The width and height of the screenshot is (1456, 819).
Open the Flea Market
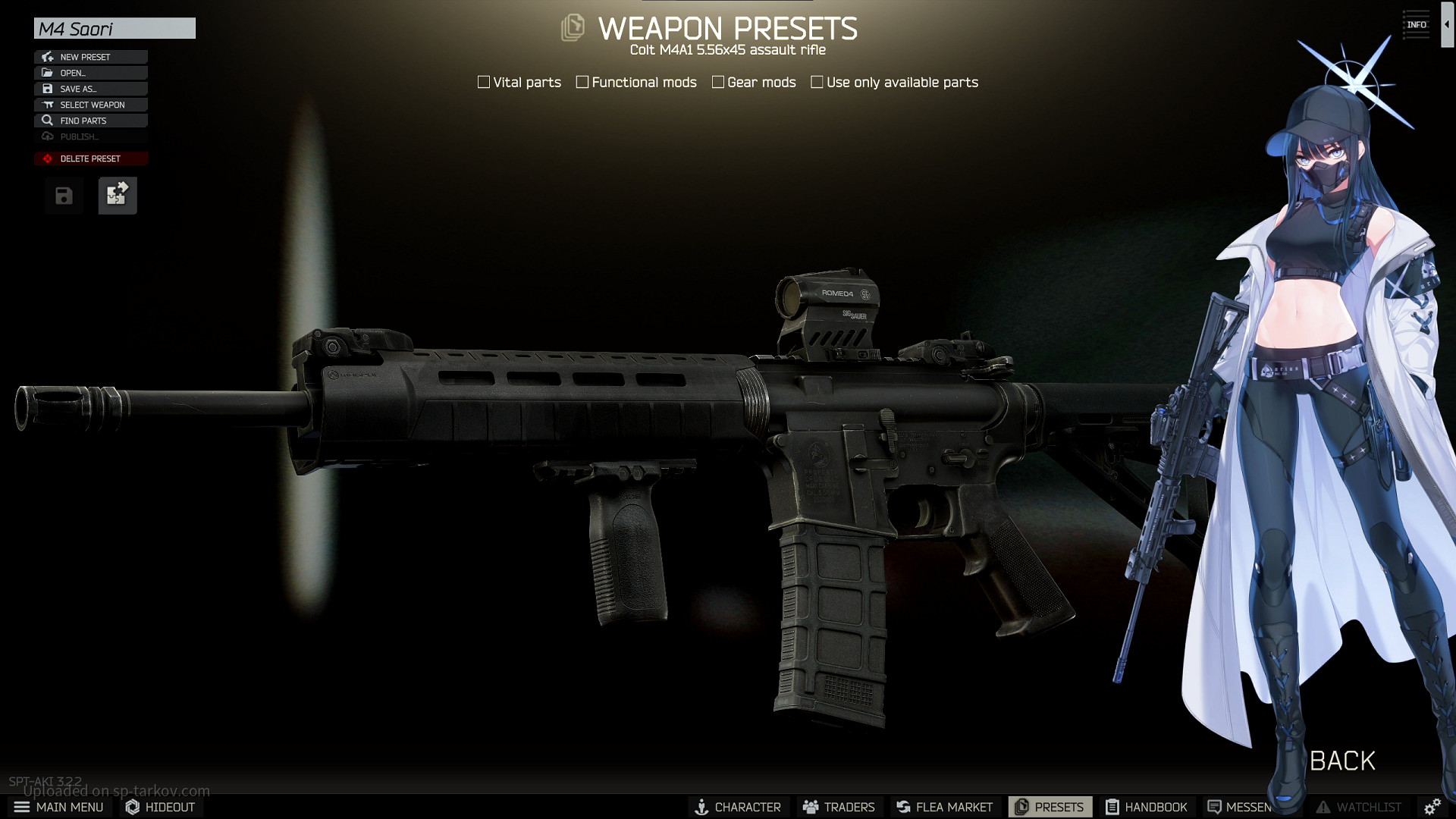click(944, 807)
